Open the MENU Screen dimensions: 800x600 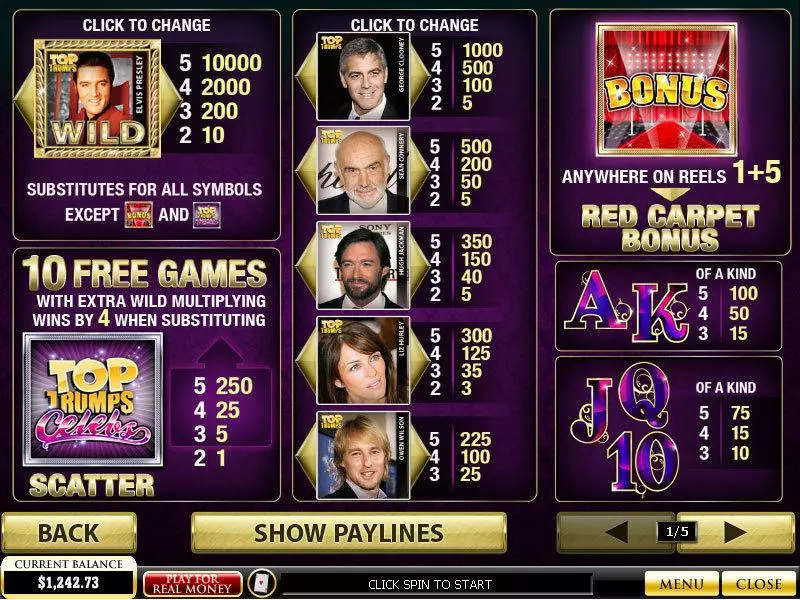coord(681,584)
